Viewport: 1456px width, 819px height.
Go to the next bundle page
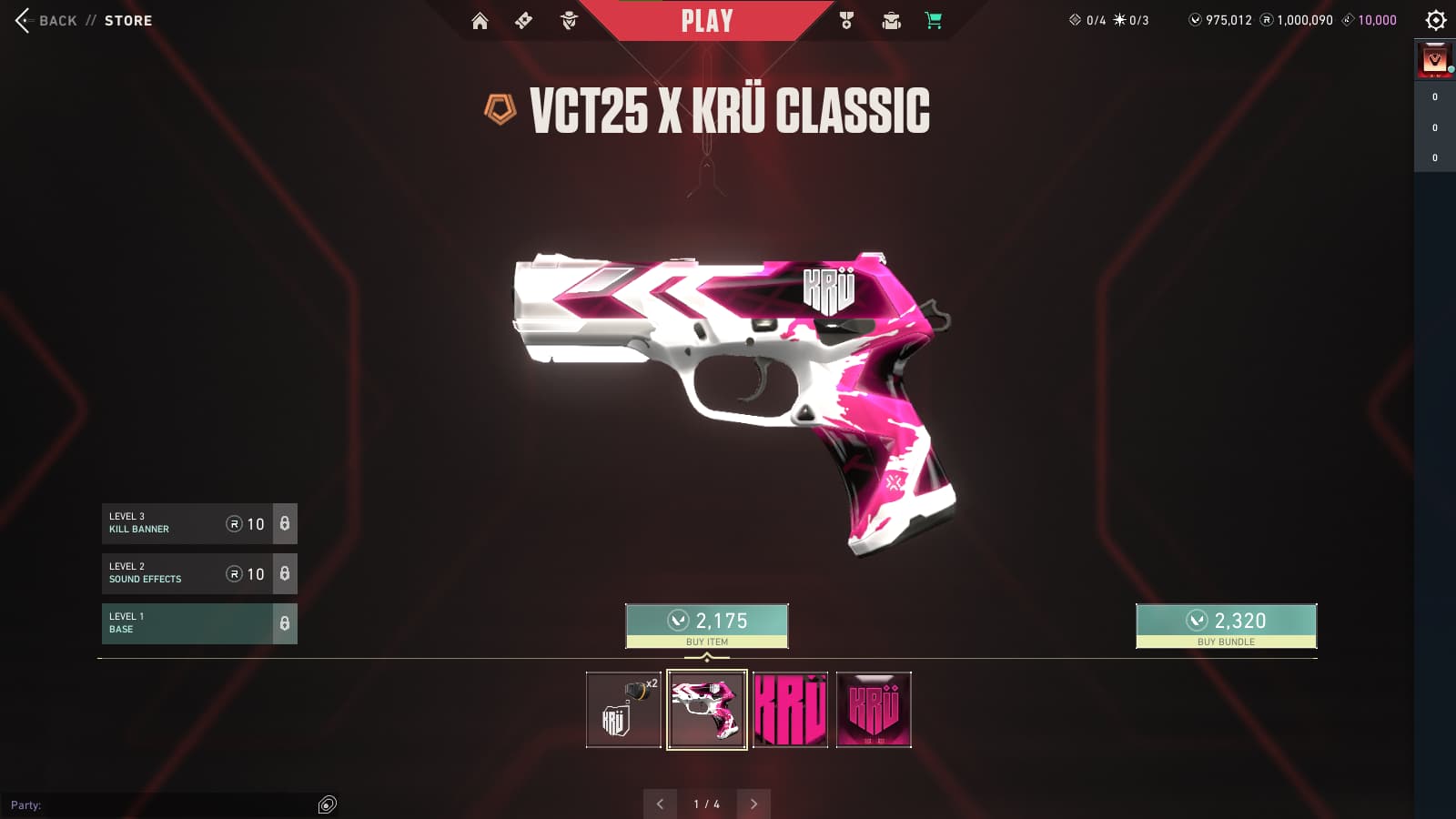click(753, 804)
